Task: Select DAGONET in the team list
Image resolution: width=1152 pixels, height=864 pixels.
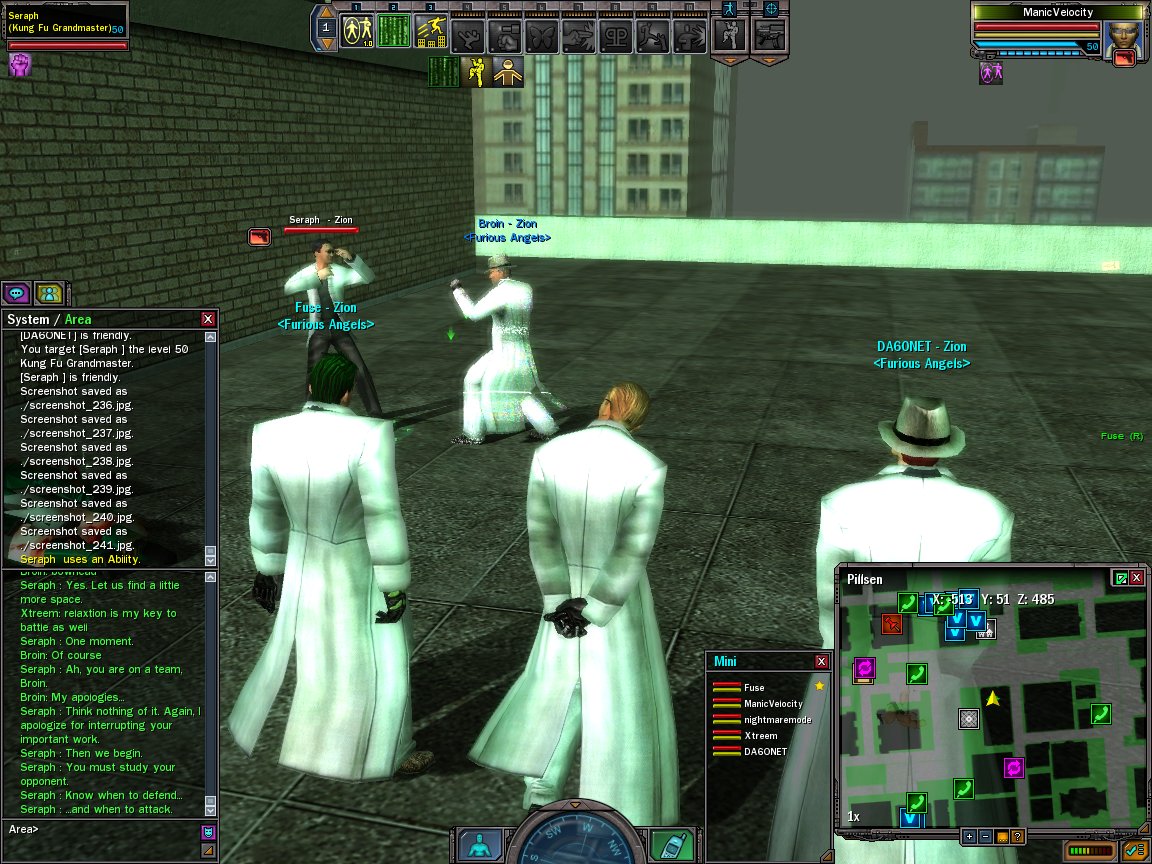Action: point(765,752)
